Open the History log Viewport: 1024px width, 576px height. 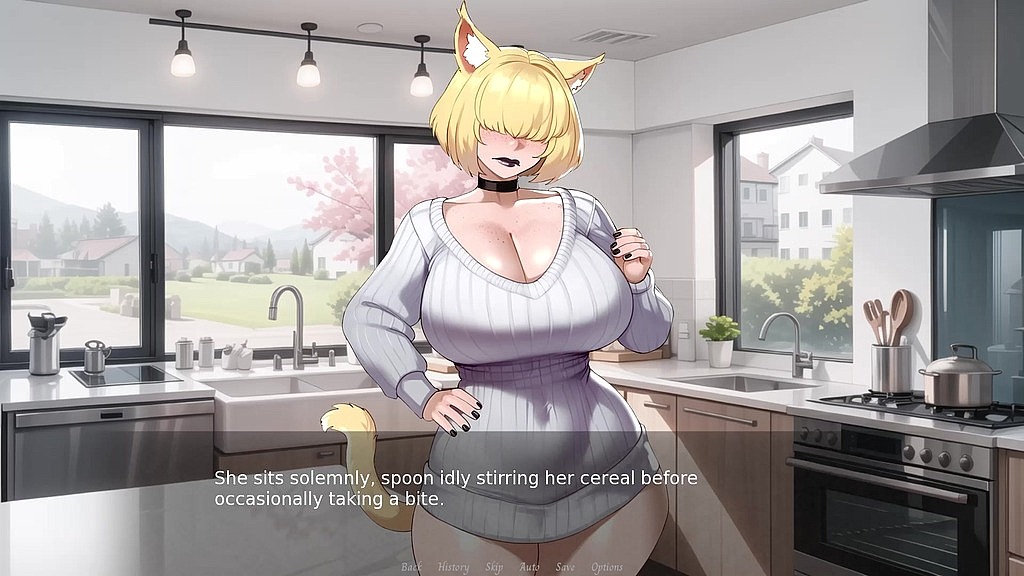click(x=453, y=567)
